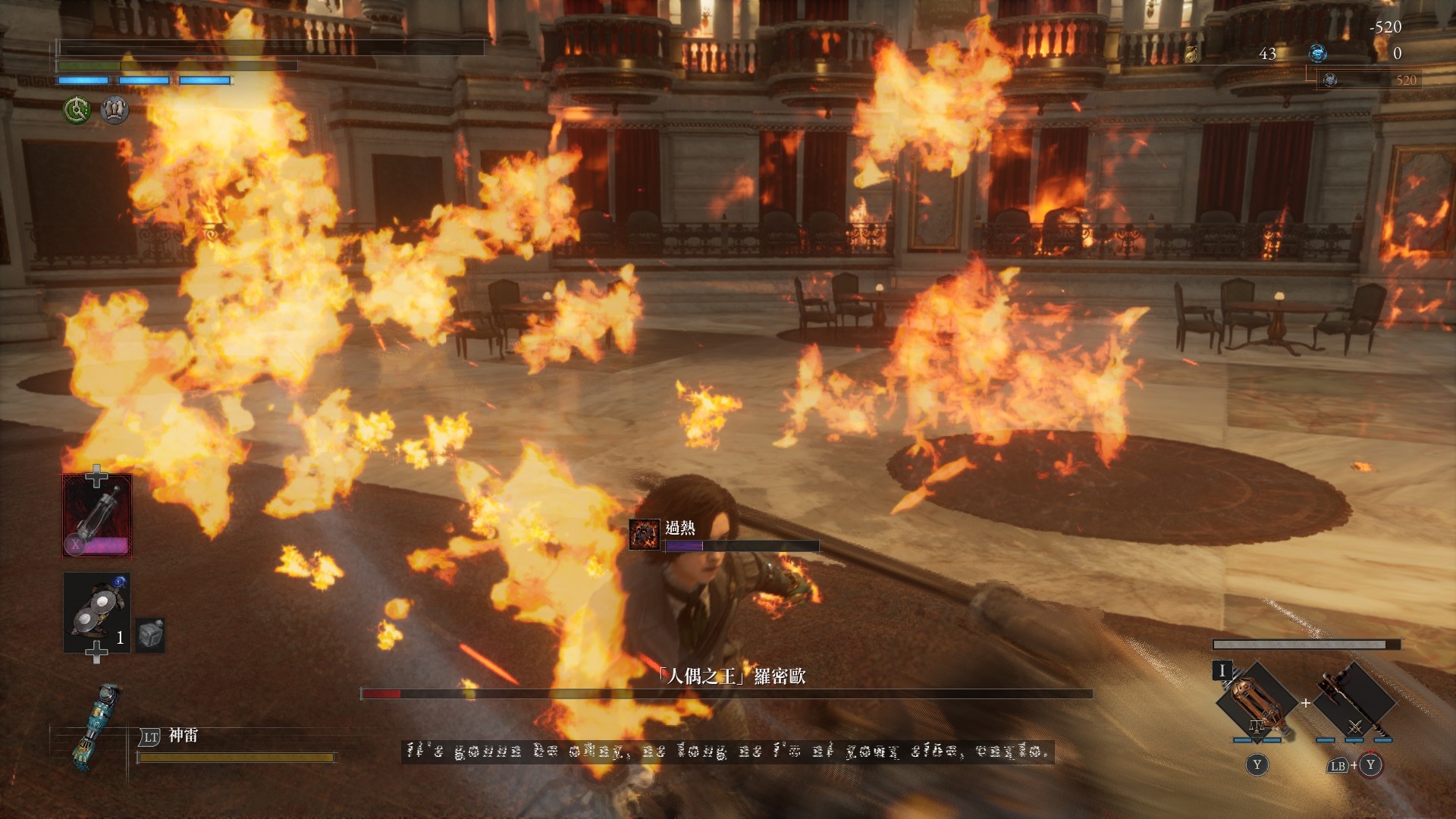Activate the 神雷 Legion Arm icon
1456x819 pixels.
click(x=98, y=726)
